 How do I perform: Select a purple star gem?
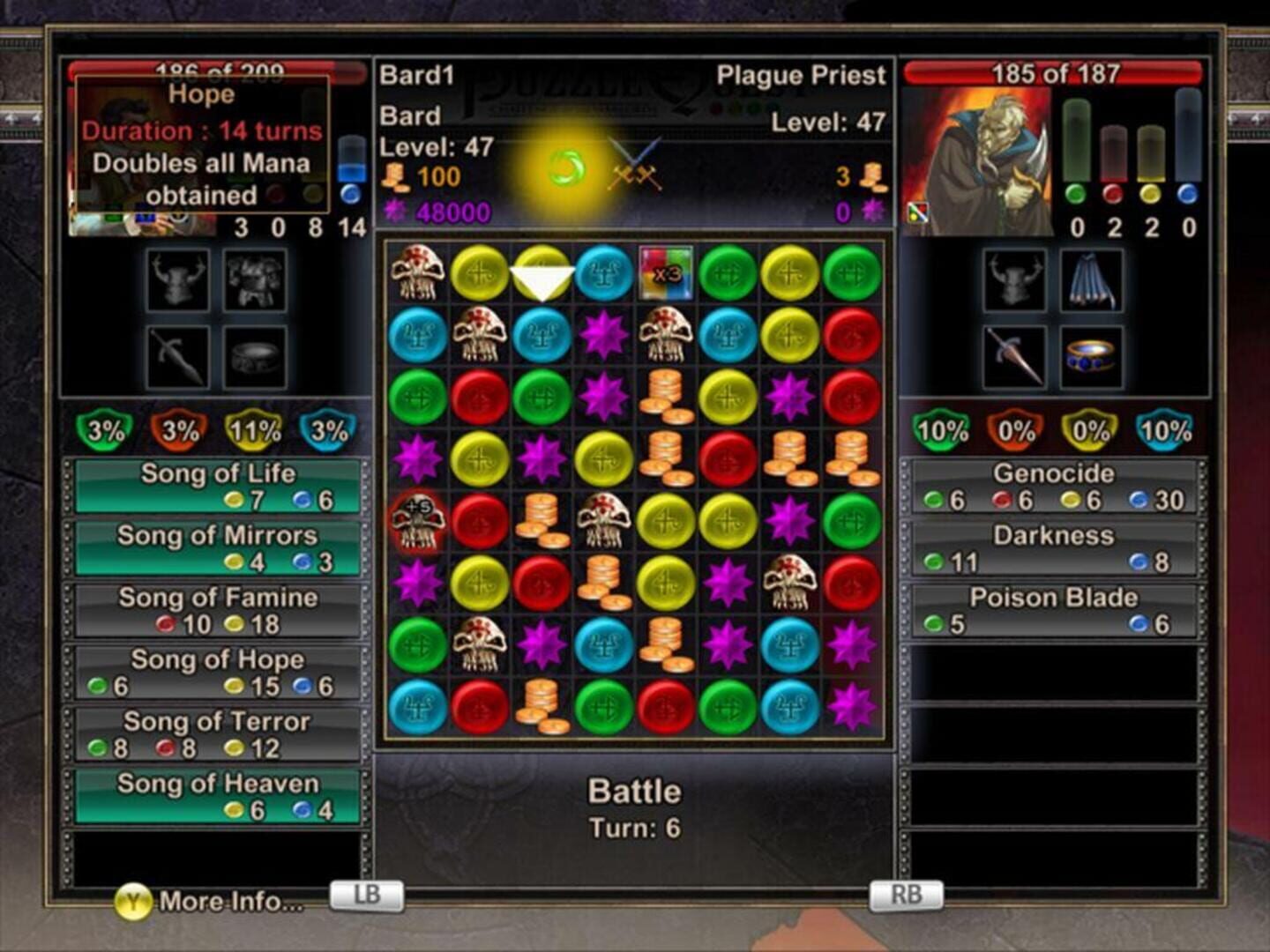click(605, 336)
